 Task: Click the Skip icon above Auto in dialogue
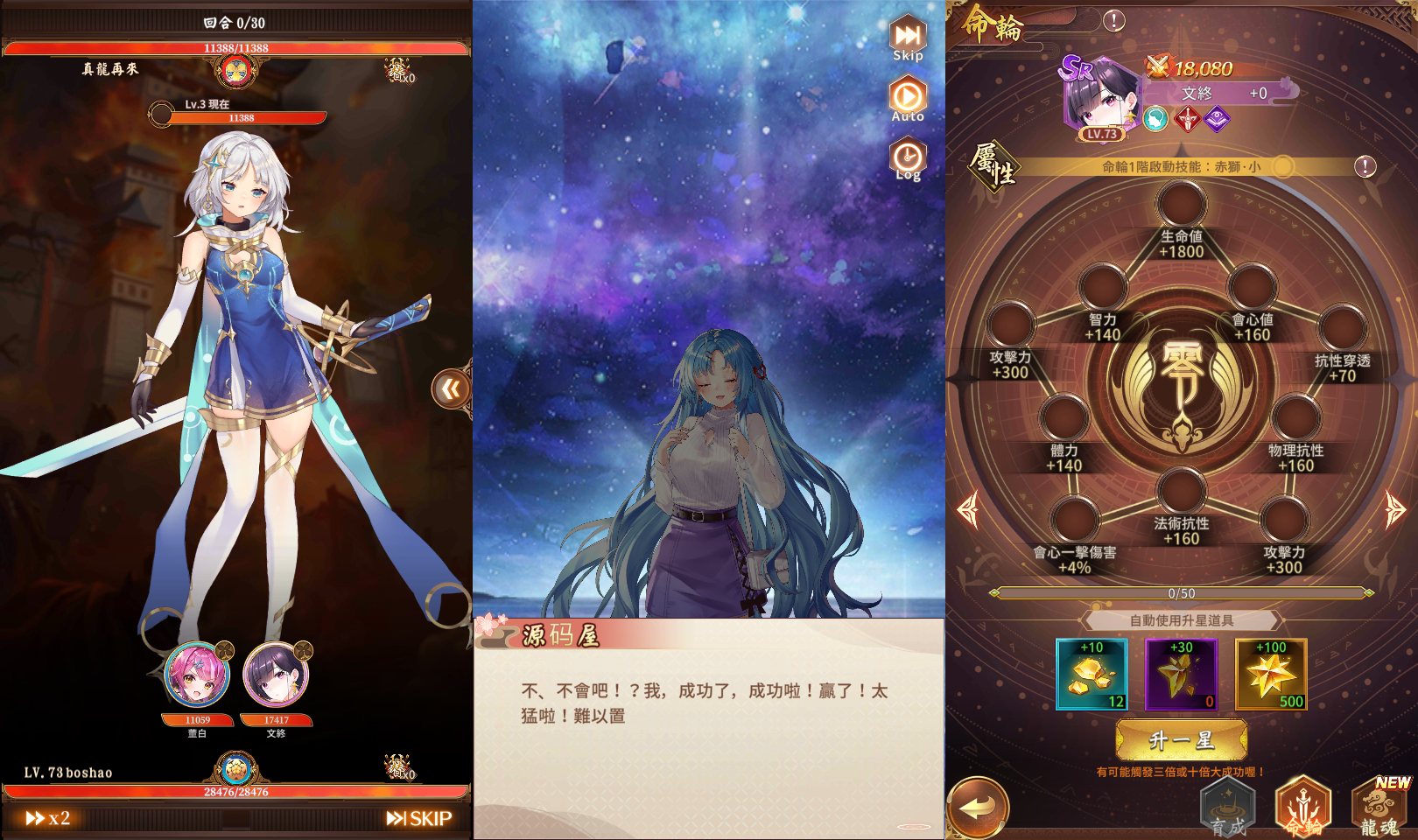(908, 35)
